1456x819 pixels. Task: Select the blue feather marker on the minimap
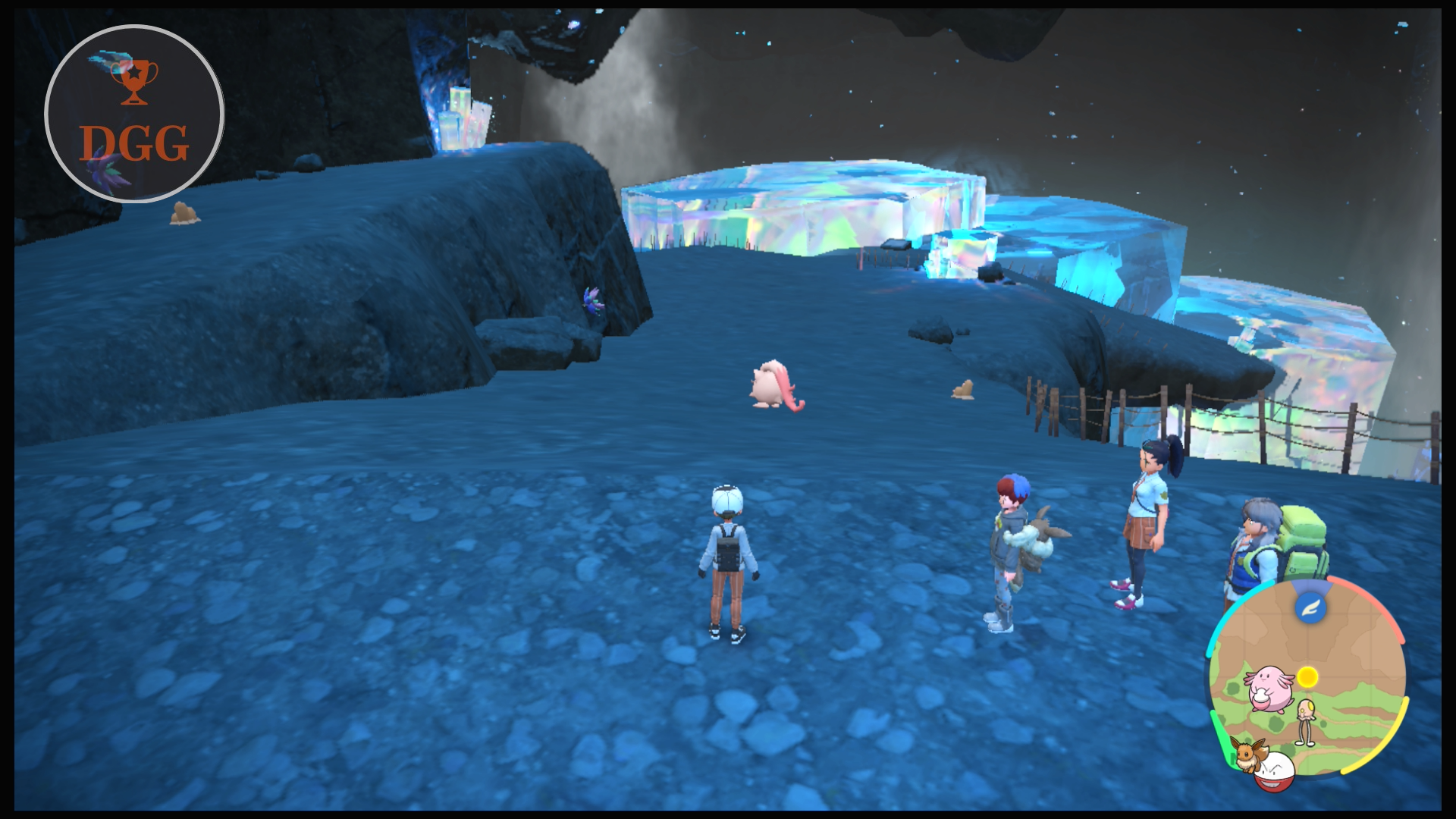coord(1310,607)
